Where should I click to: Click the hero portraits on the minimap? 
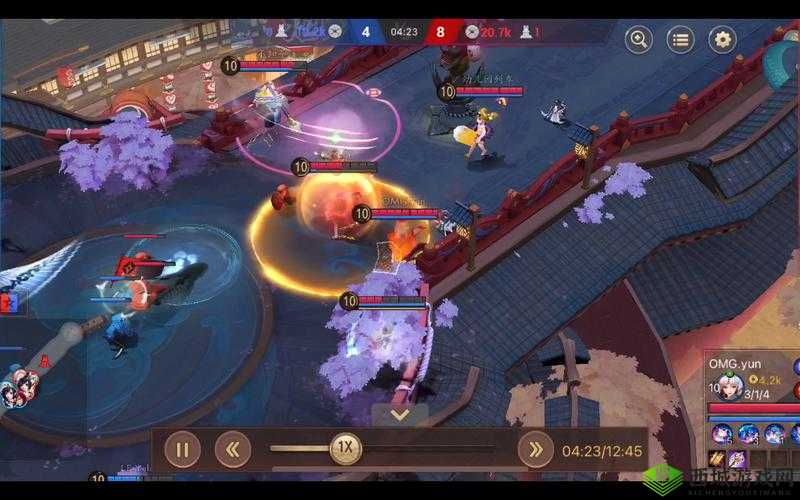22,388
